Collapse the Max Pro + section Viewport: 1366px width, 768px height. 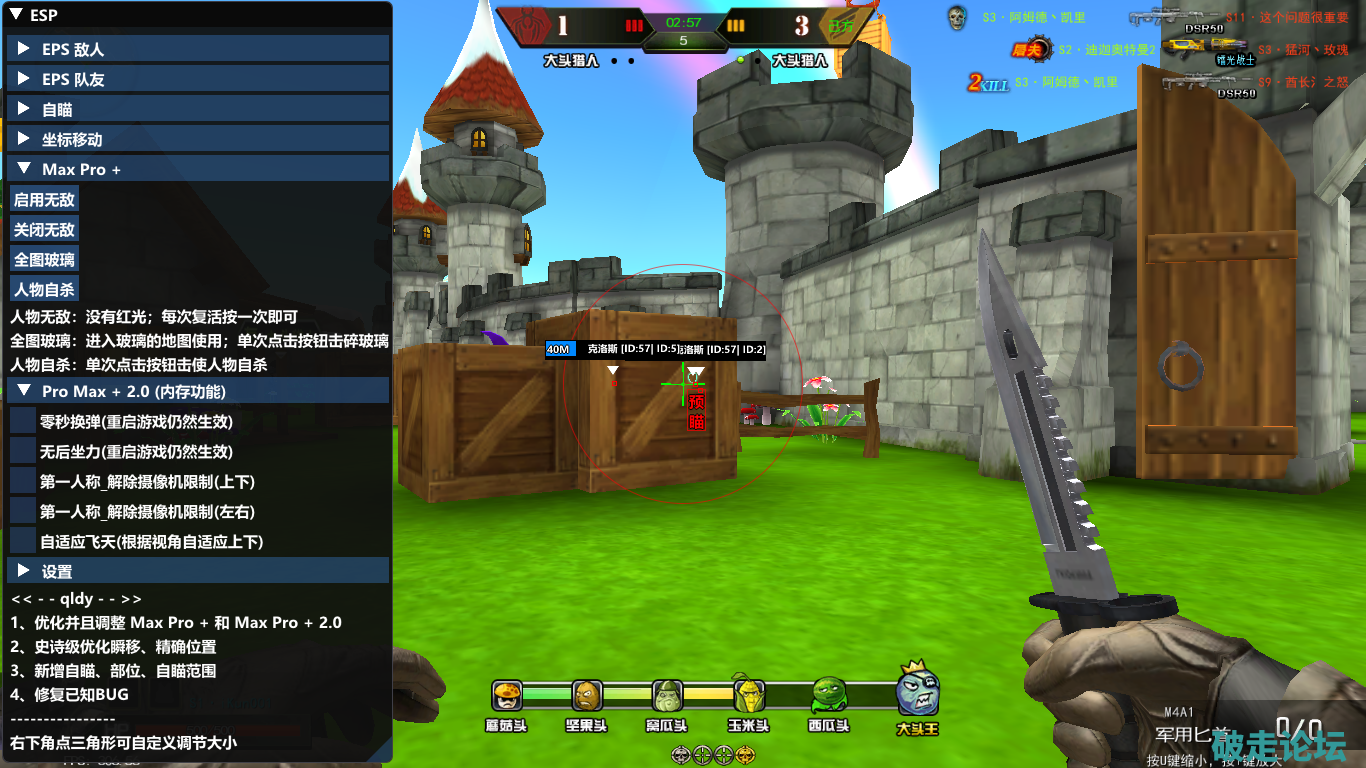24,169
